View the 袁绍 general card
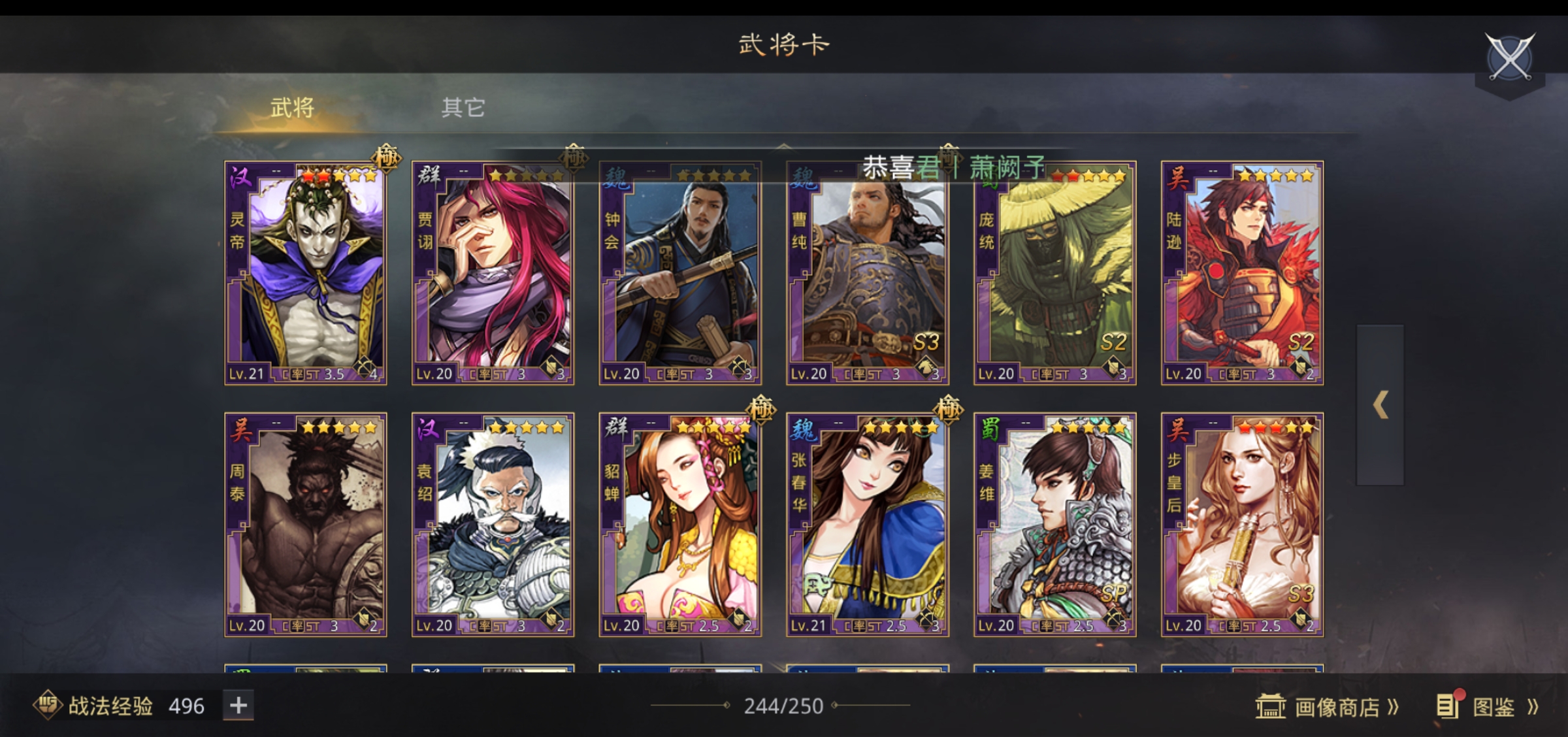Image resolution: width=1568 pixels, height=737 pixels. [493, 525]
